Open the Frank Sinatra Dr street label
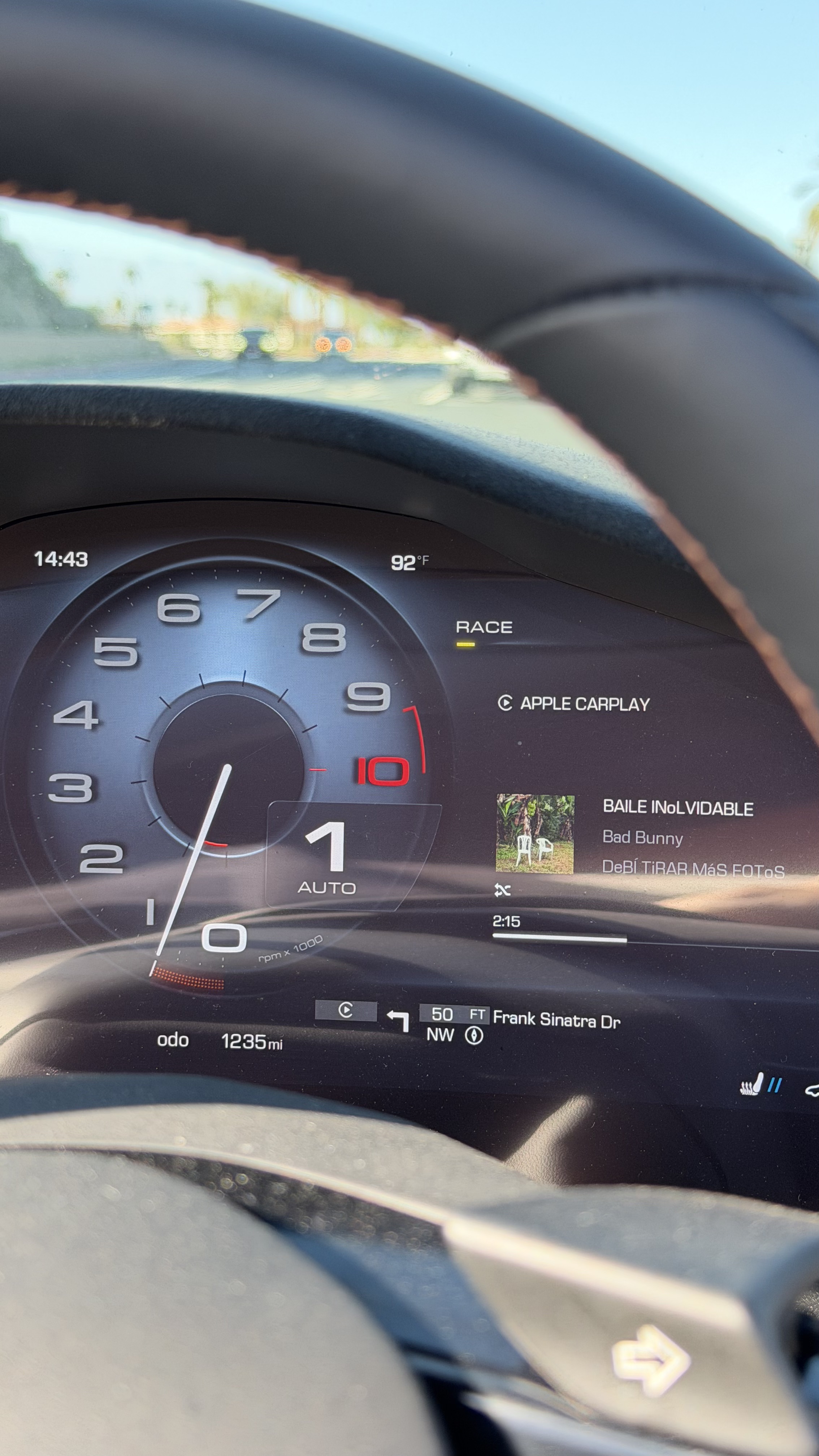The width and height of the screenshot is (819, 1456). pos(556,1019)
